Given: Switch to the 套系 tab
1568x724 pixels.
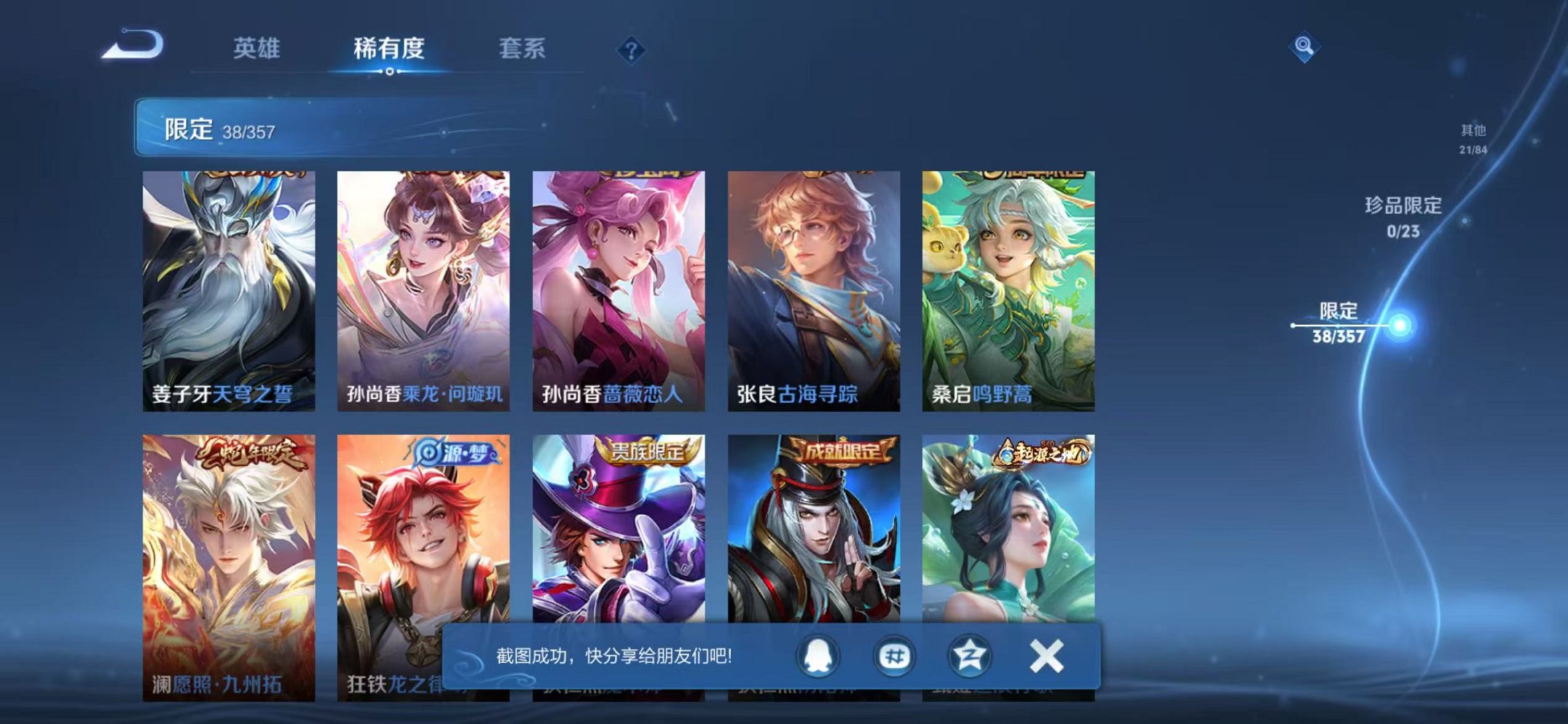Looking at the screenshot, I should (x=523, y=45).
